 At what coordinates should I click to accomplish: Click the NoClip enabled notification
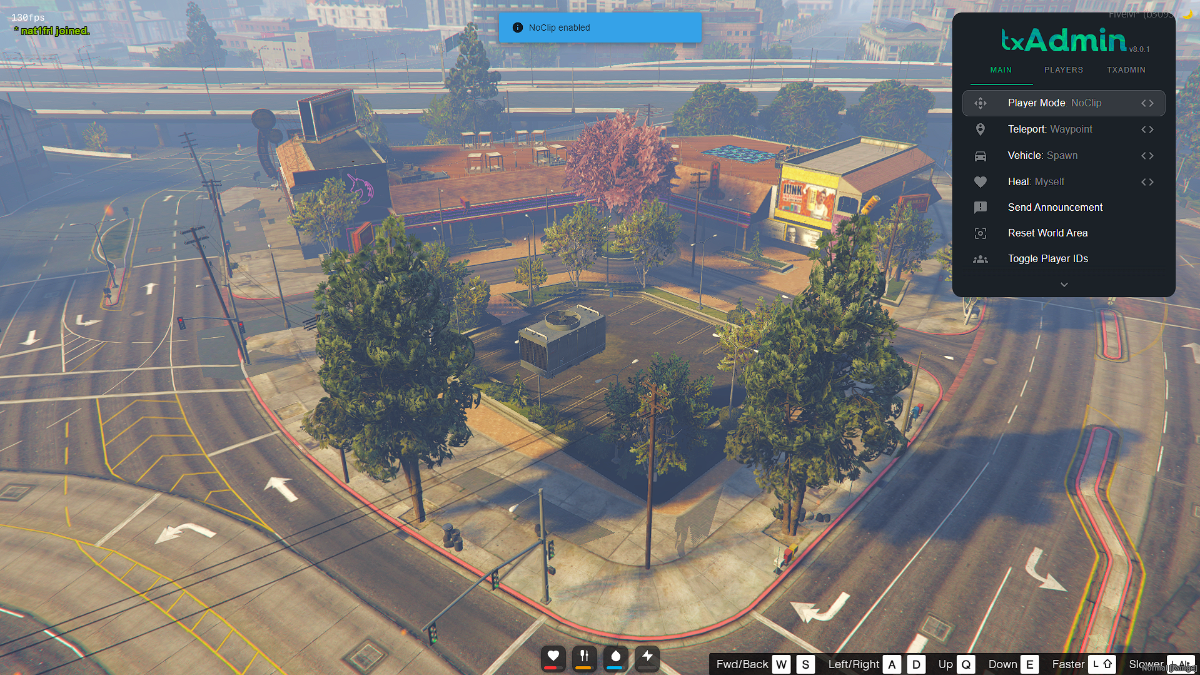600,28
